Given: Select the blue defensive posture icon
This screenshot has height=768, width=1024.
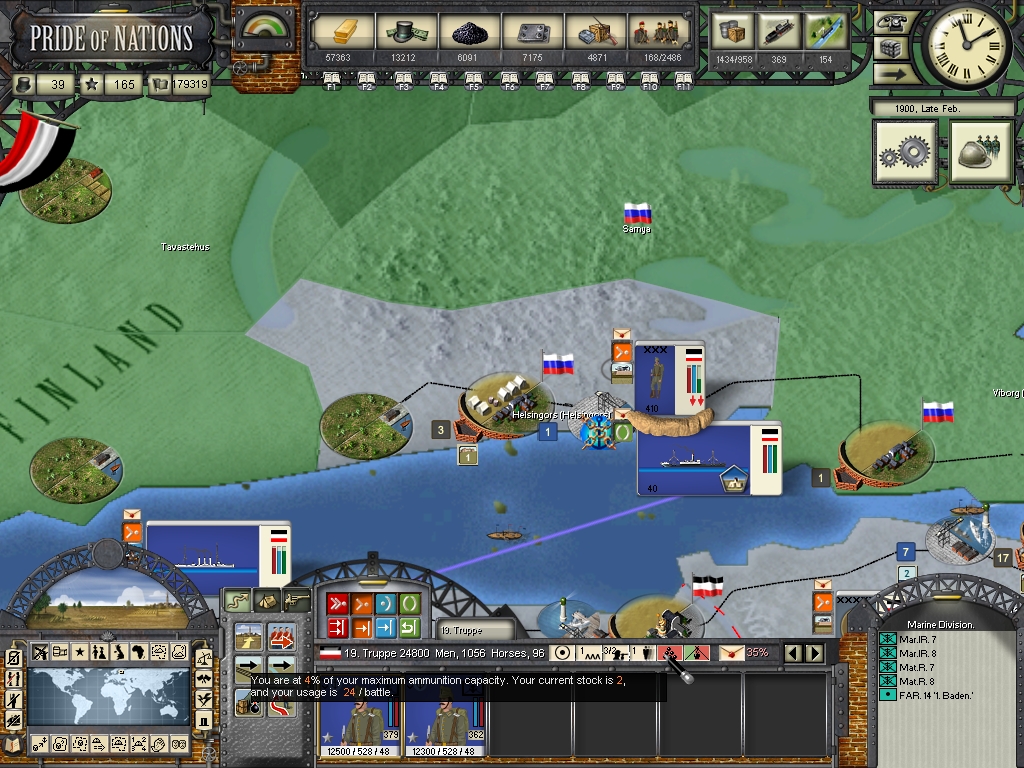Looking at the screenshot, I should 385,603.
